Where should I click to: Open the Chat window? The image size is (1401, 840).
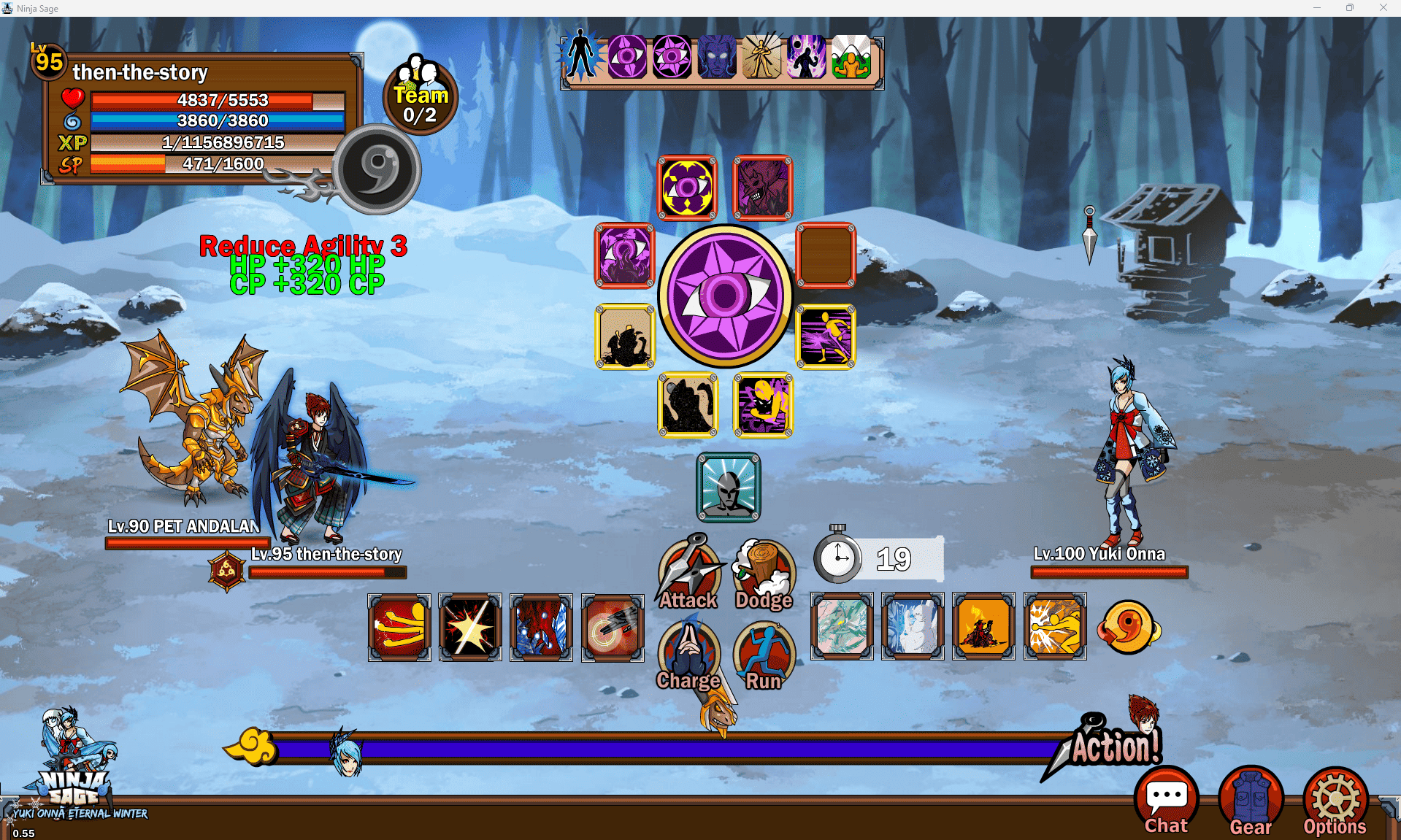1166,801
